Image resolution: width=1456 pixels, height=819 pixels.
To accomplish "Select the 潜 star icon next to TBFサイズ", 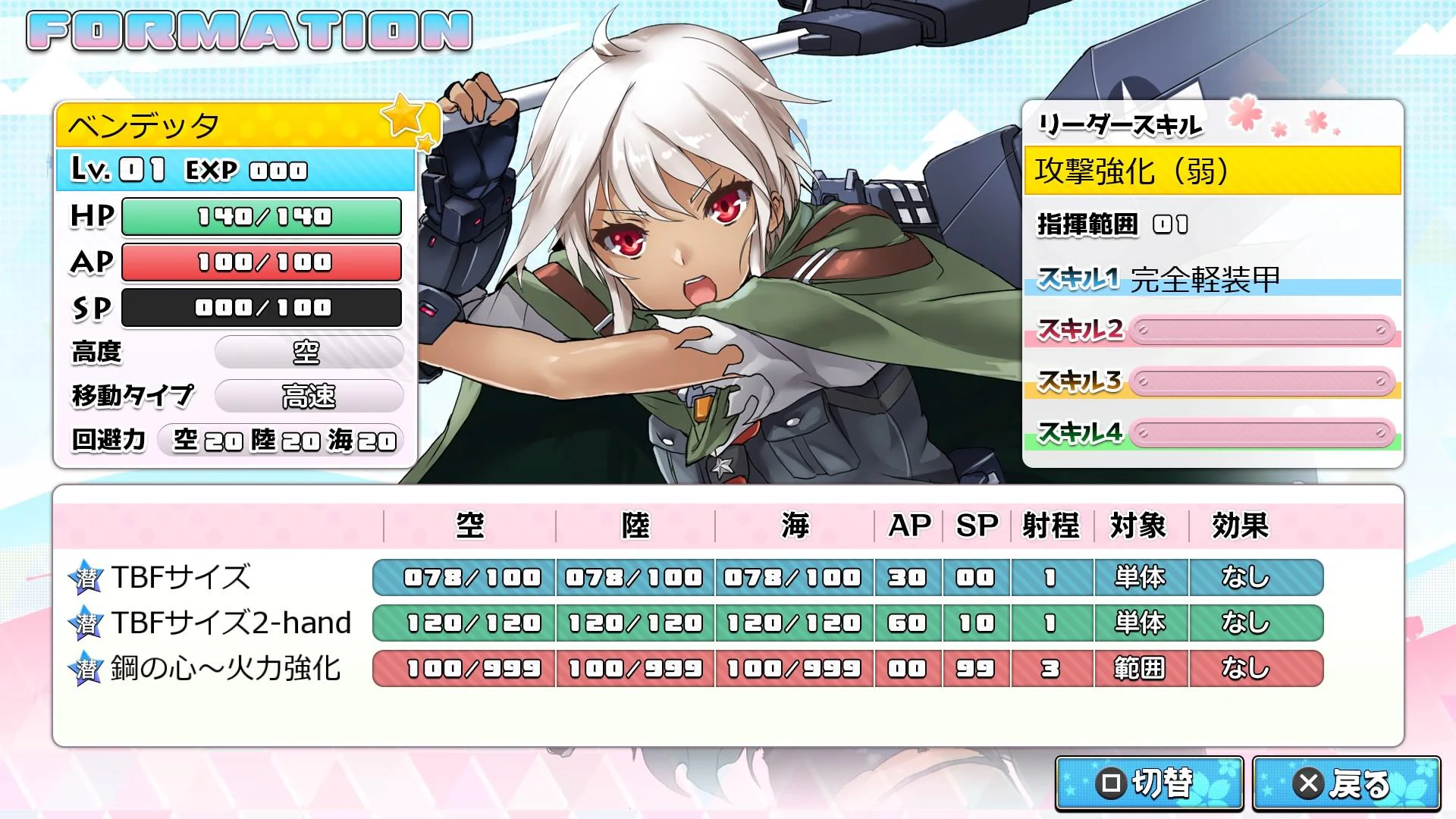I will point(86,576).
